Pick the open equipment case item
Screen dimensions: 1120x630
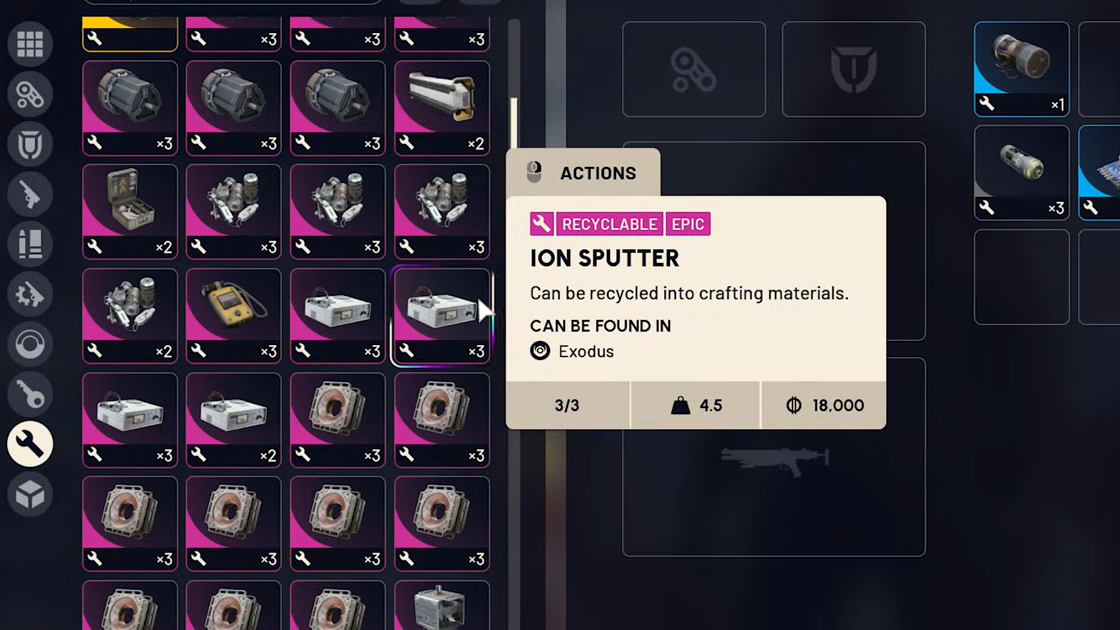[130, 211]
